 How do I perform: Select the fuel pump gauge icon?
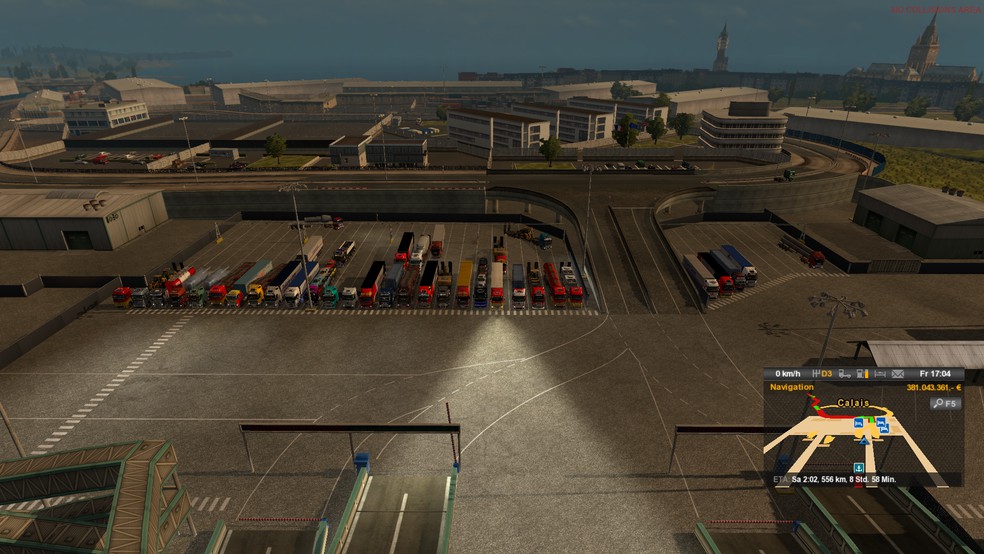point(861,374)
